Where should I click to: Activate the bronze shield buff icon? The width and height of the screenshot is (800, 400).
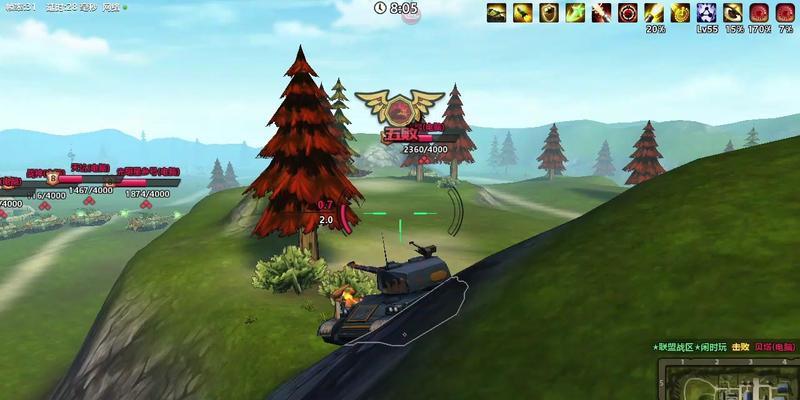pyautogui.click(x=549, y=13)
